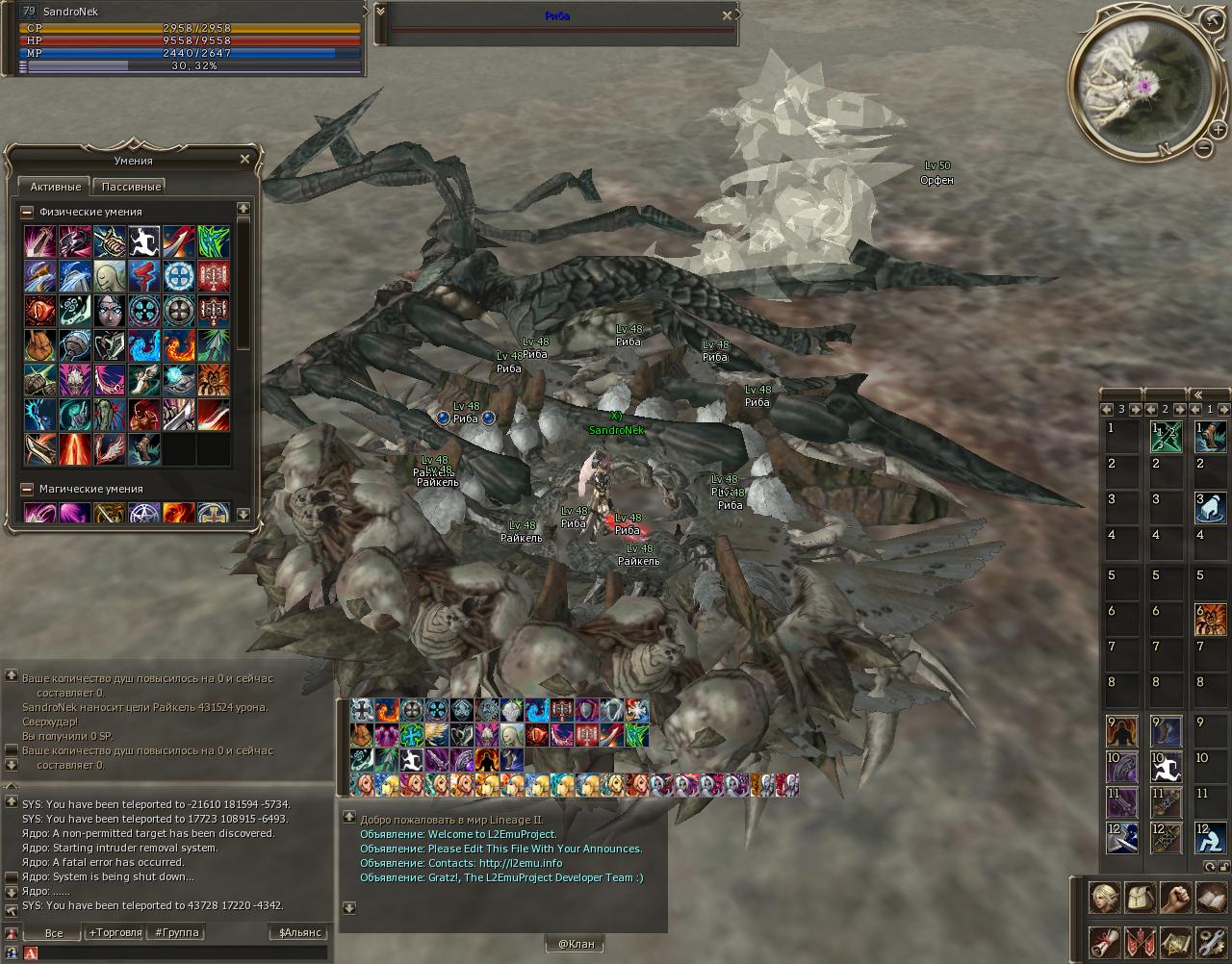
Task: Open the clan red banners menu icon
Action: 1141,941
